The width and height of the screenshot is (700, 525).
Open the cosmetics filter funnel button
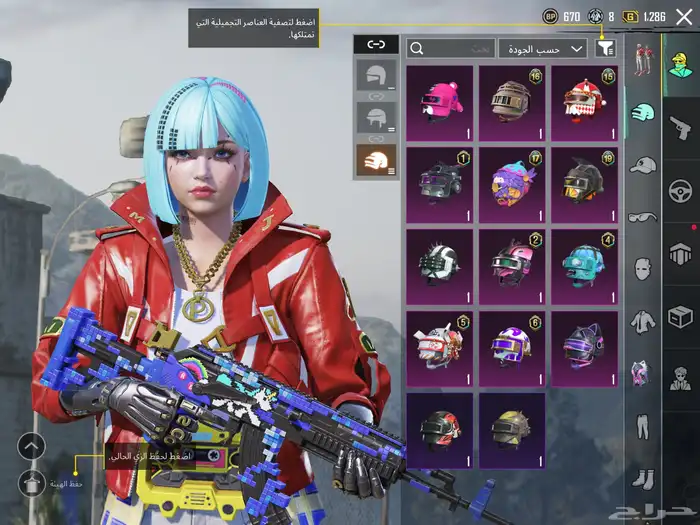pos(605,48)
